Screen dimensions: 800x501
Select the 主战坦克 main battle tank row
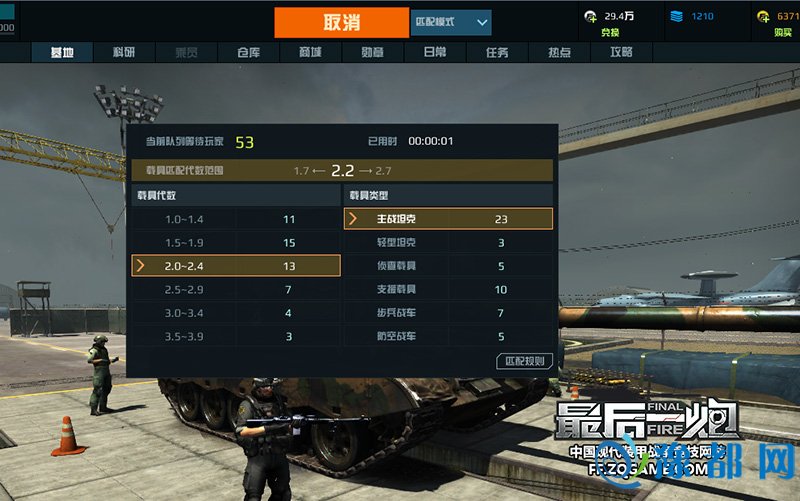[x=448, y=219]
